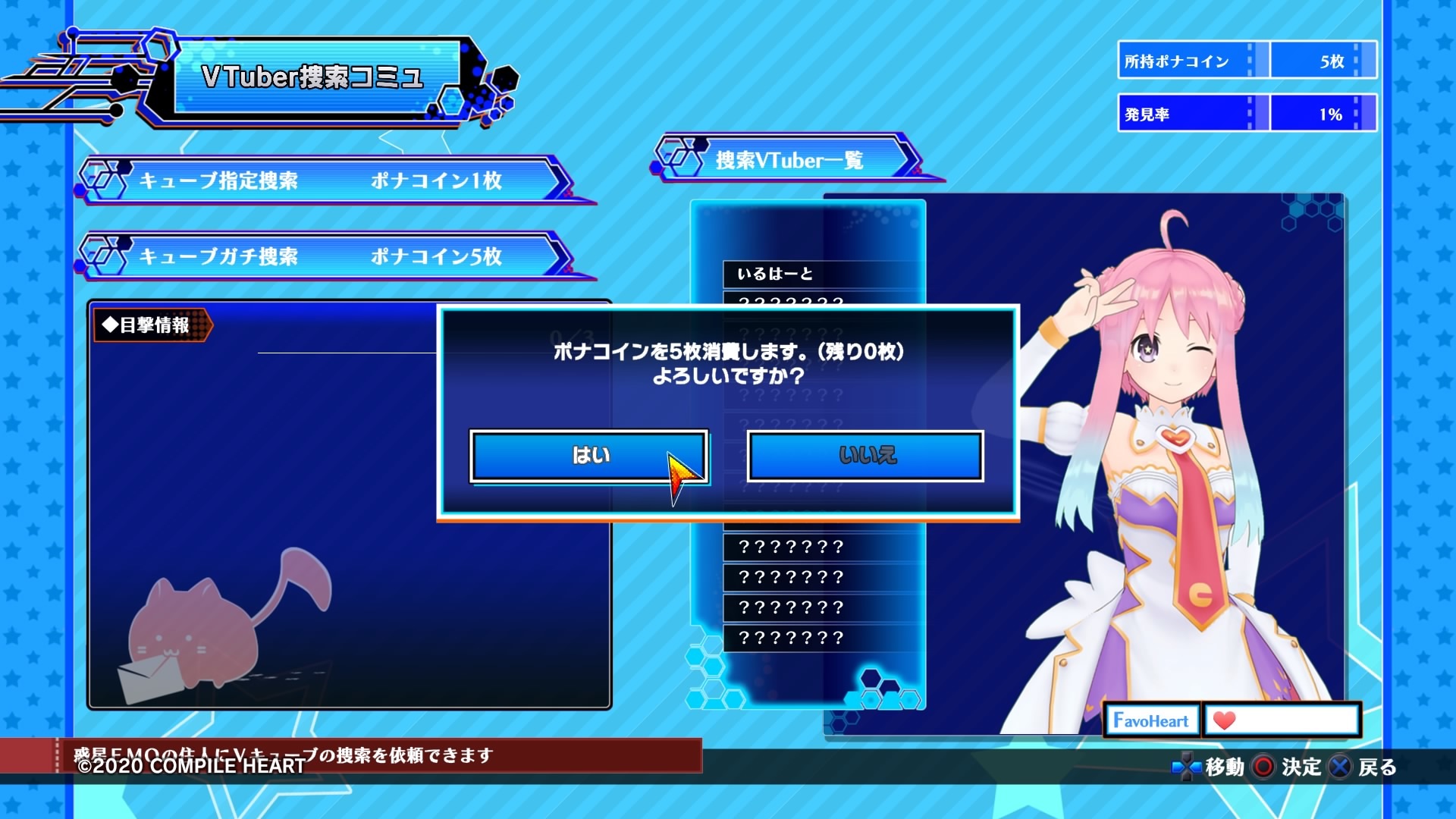Open キューブ指定捜索 for 1 Pona coin
This screenshot has height=819, width=1456.
click(x=326, y=180)
